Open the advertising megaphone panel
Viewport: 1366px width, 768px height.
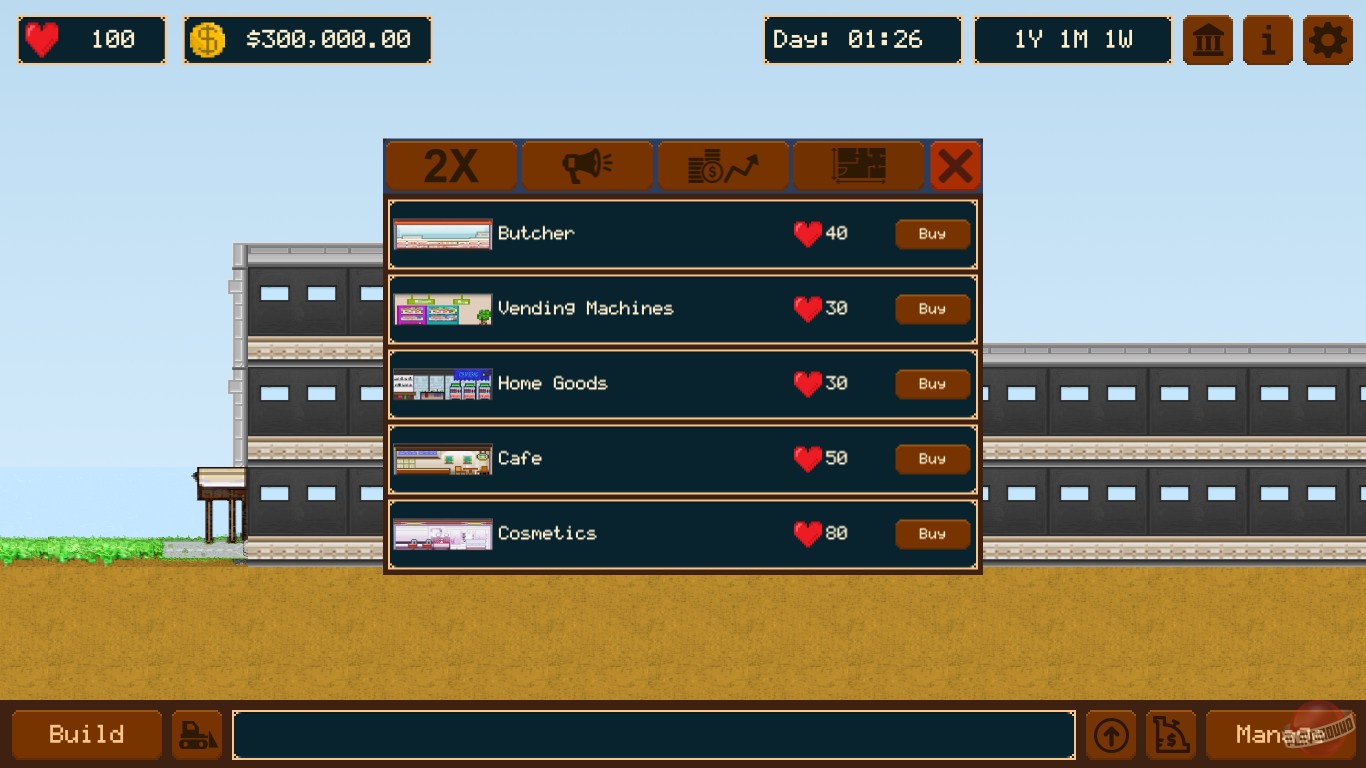pos(587,165)
